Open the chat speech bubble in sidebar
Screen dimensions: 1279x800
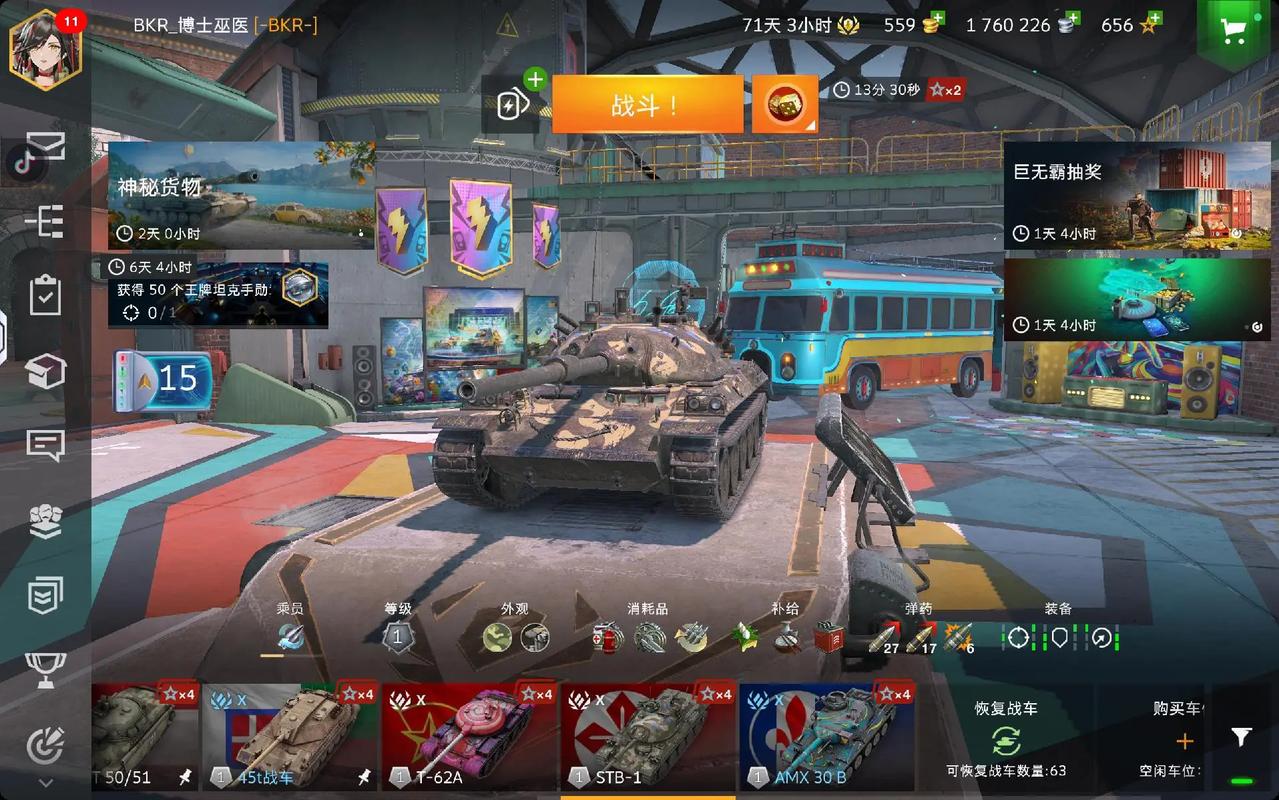point(46,445)
